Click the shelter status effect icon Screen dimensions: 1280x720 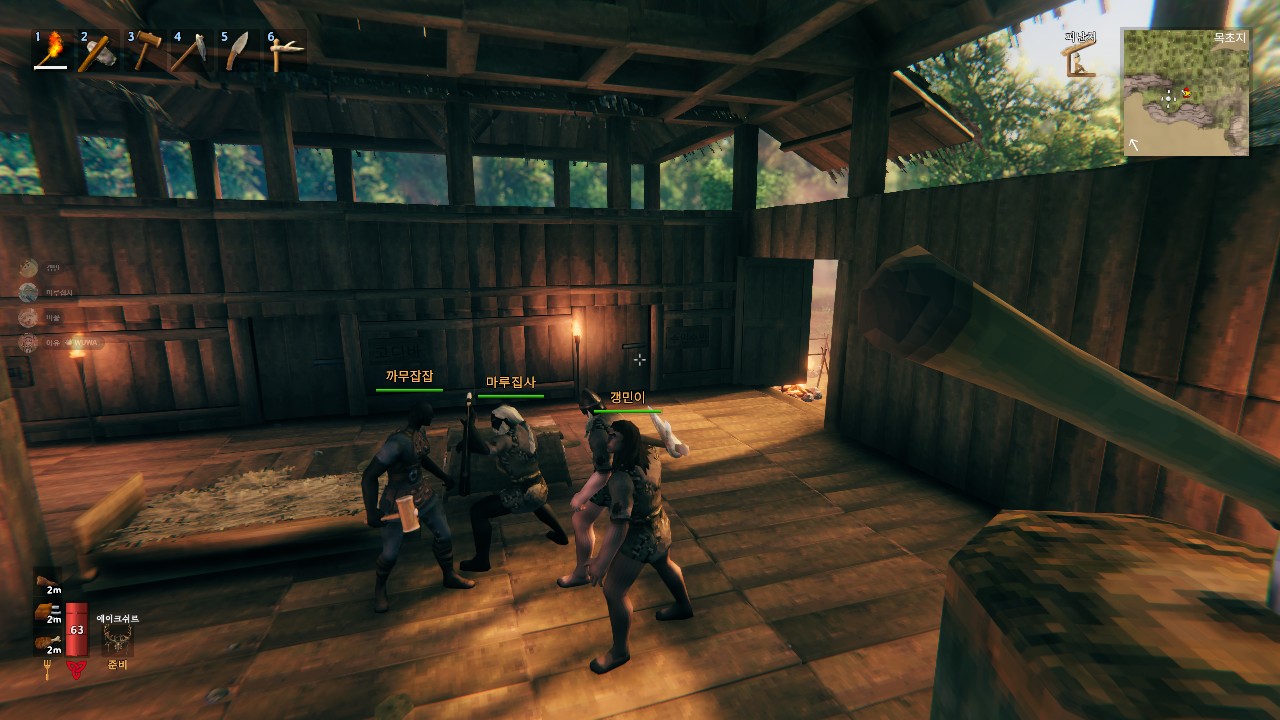pyautogui.click(x=1080, y=59)
